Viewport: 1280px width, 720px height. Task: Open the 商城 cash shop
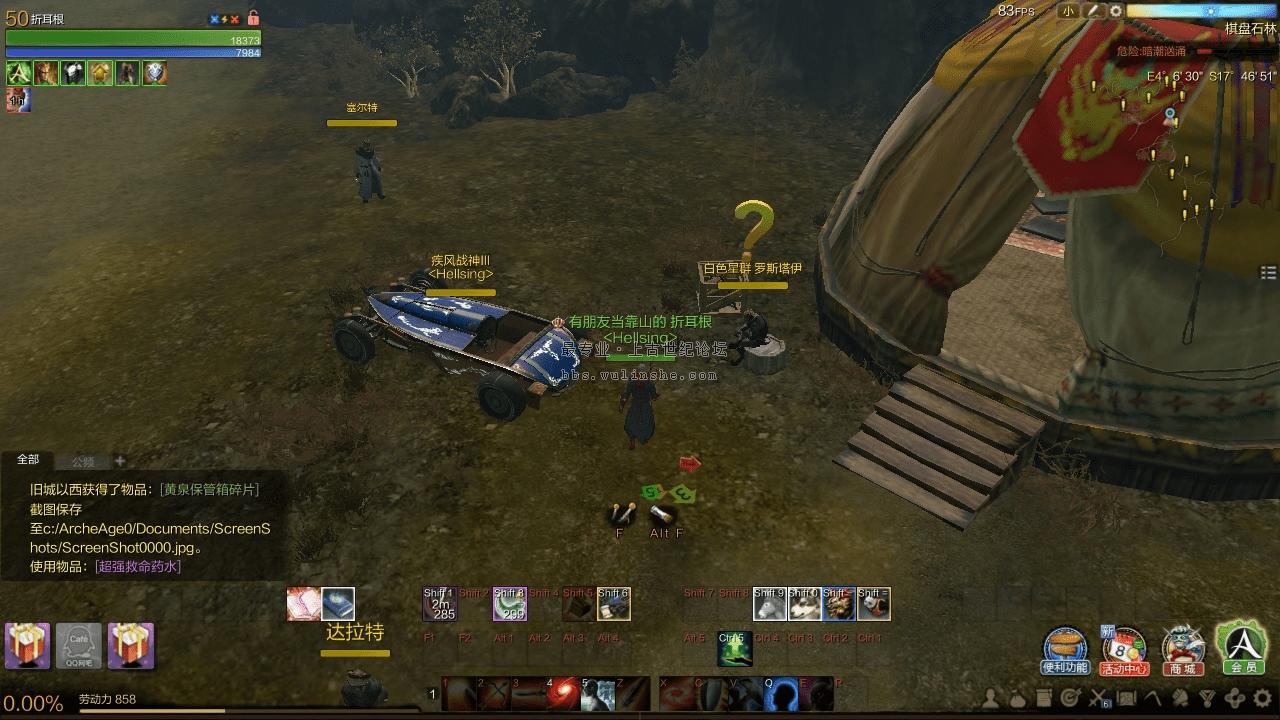click(x=1183, y=650)
